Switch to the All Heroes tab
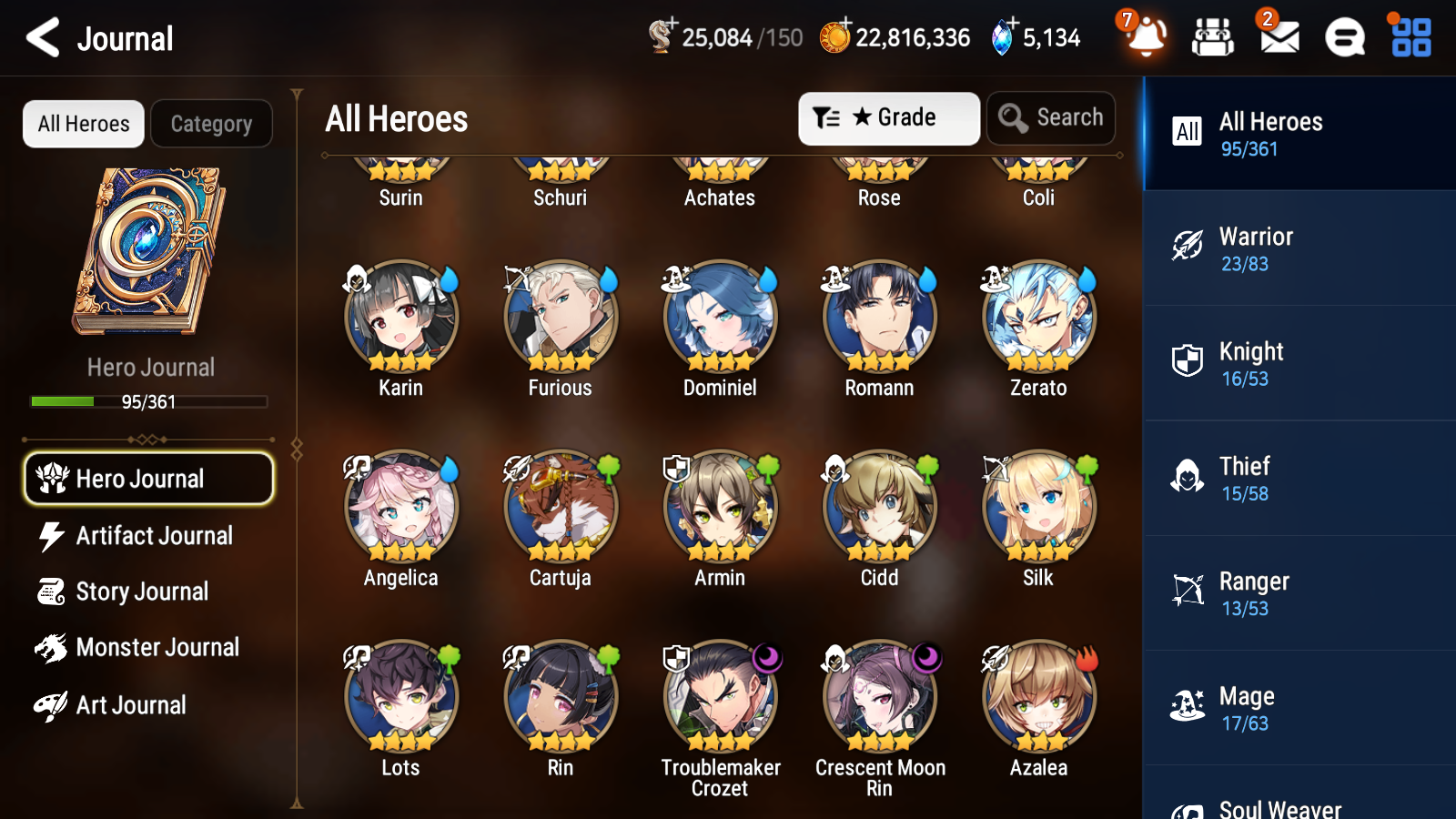The image size is (1456, 819). click(83, 123)
